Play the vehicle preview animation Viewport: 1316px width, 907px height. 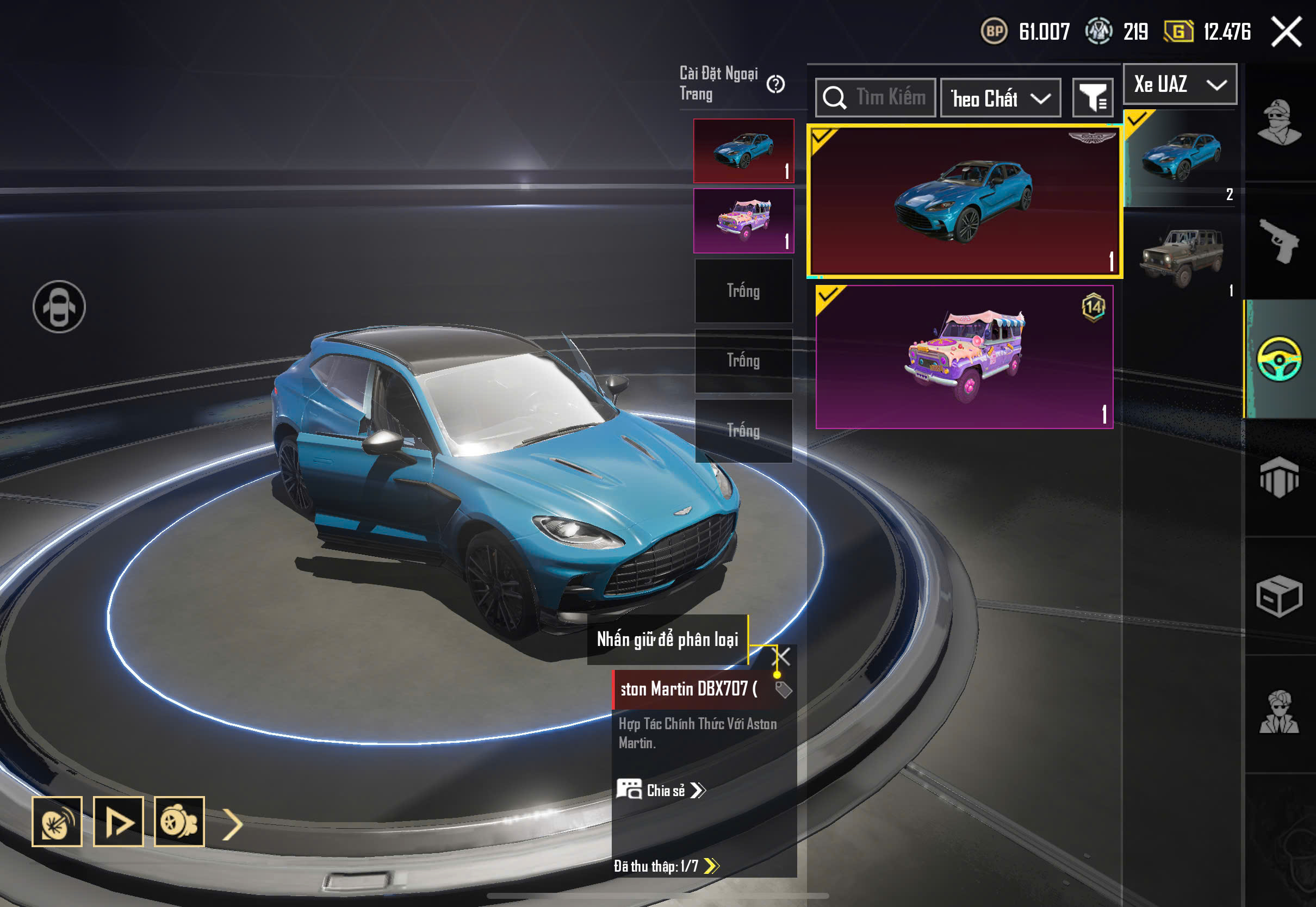point(118,822)
